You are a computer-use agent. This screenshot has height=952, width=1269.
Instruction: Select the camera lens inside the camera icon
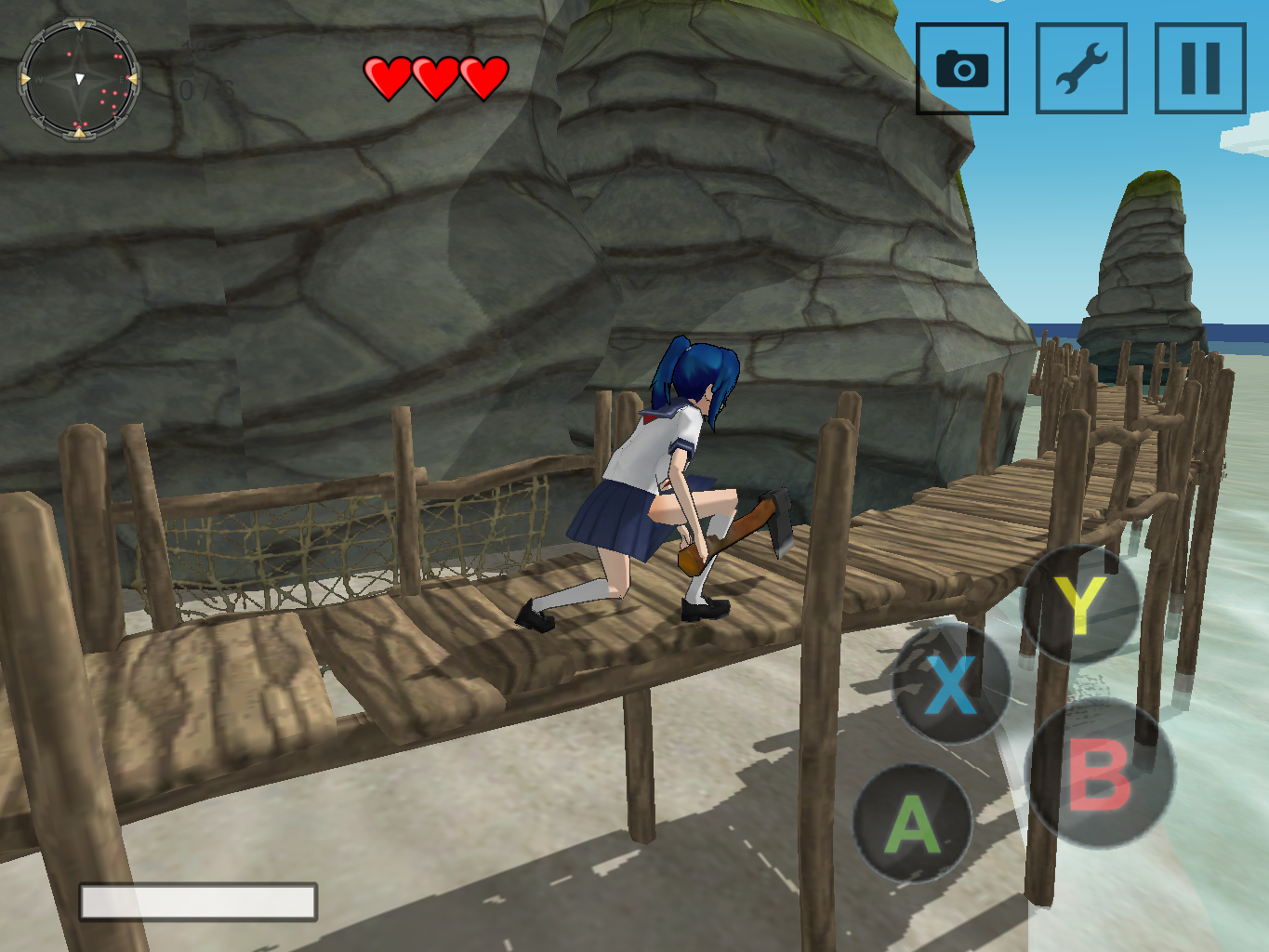tap(962, 70)
